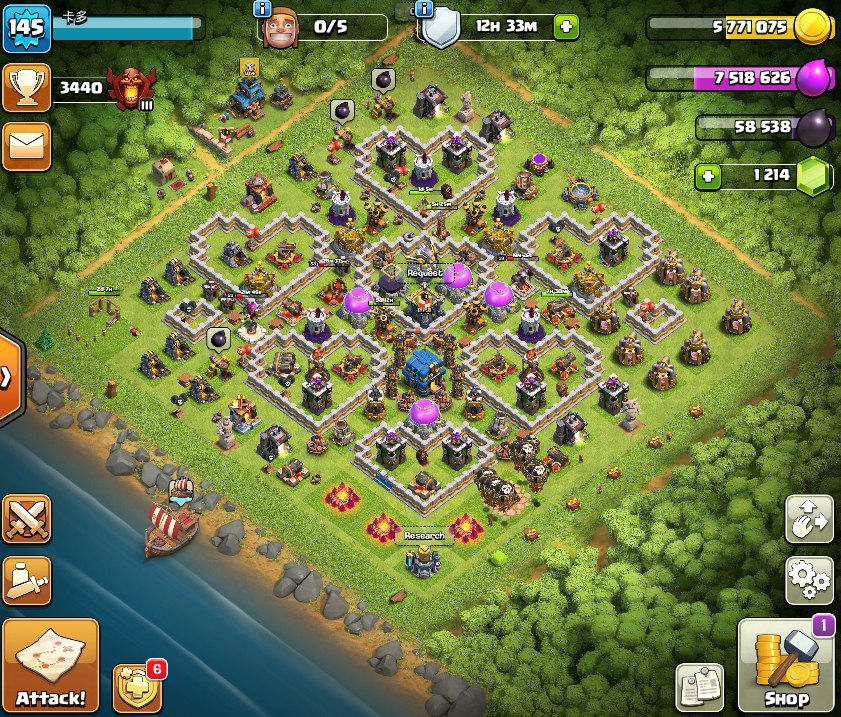Open the Shop menu
841x717 pixels.
(786, 665)
